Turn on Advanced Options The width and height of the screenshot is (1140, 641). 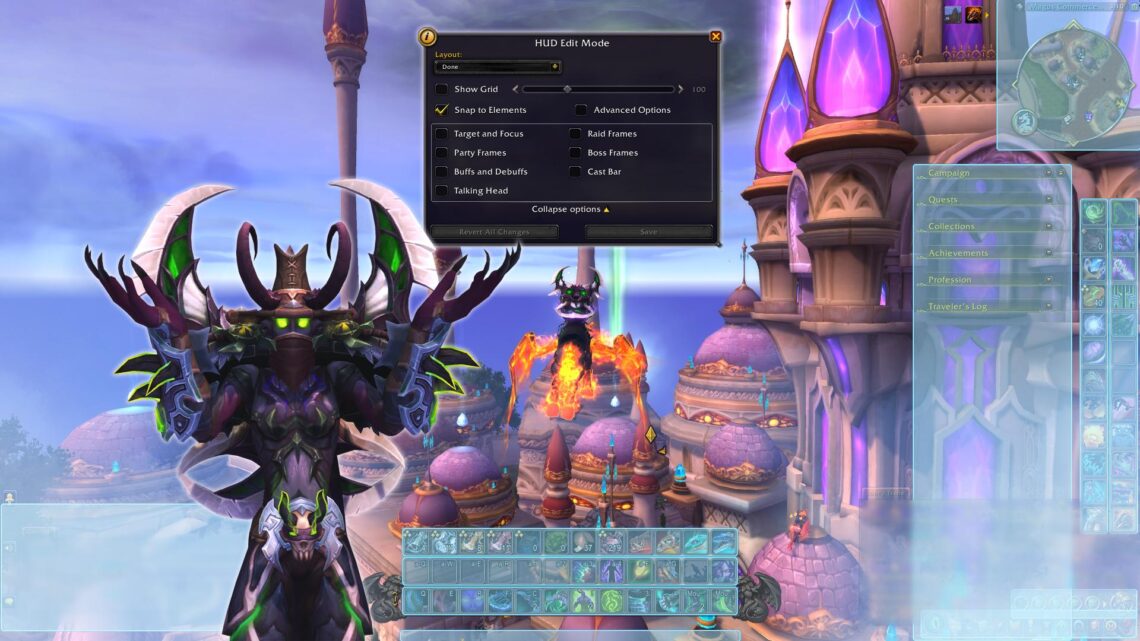[581, 110]
